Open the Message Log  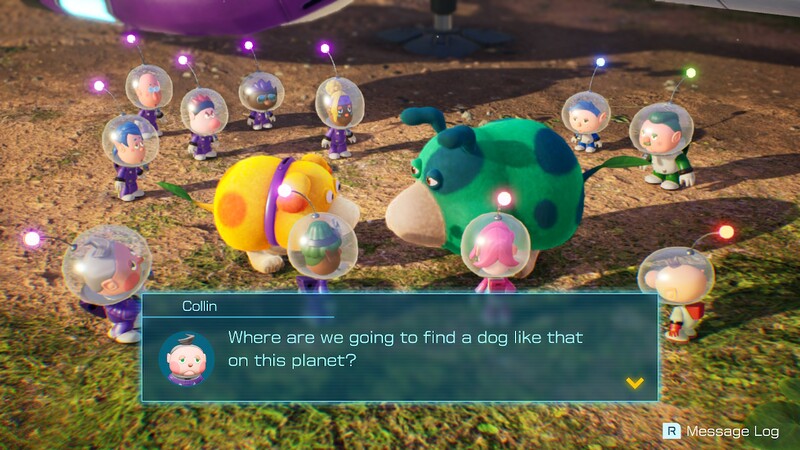pos(721,431)
